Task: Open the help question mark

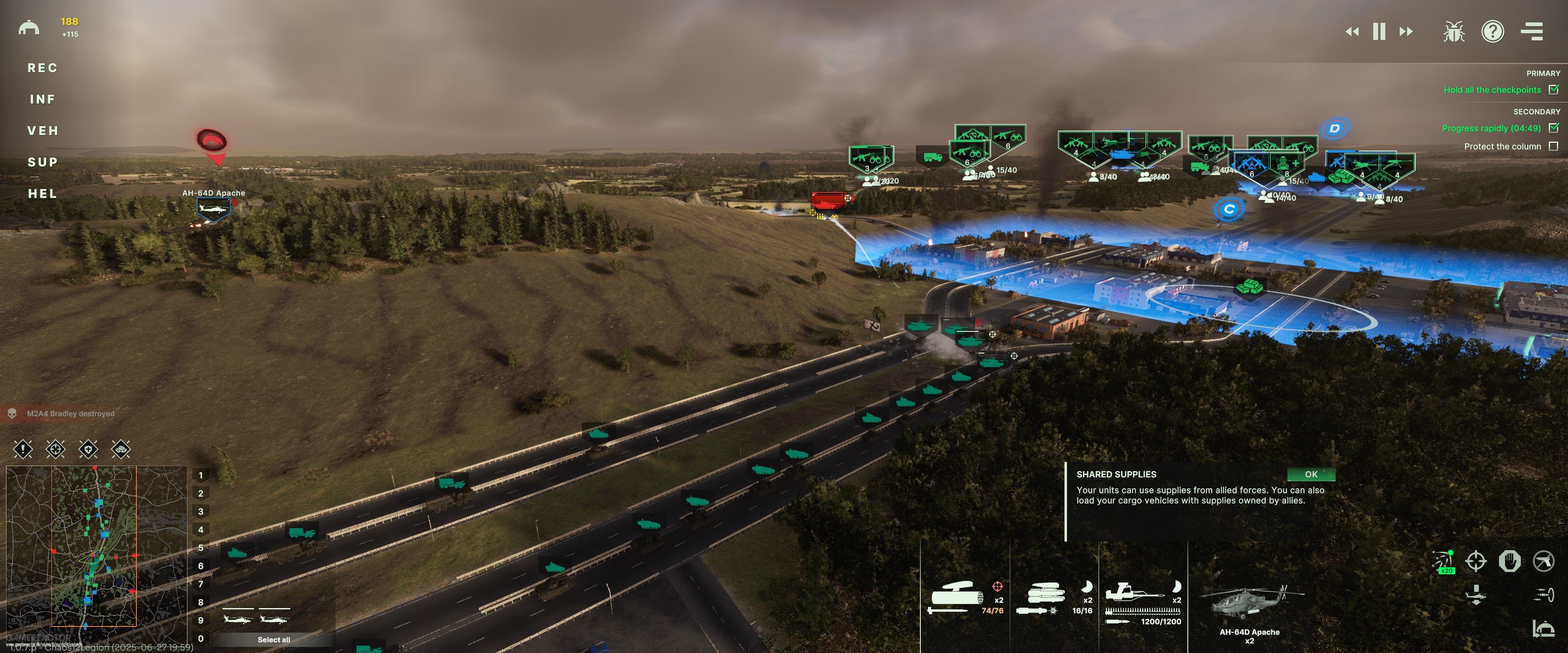Action: point(1492,32)
